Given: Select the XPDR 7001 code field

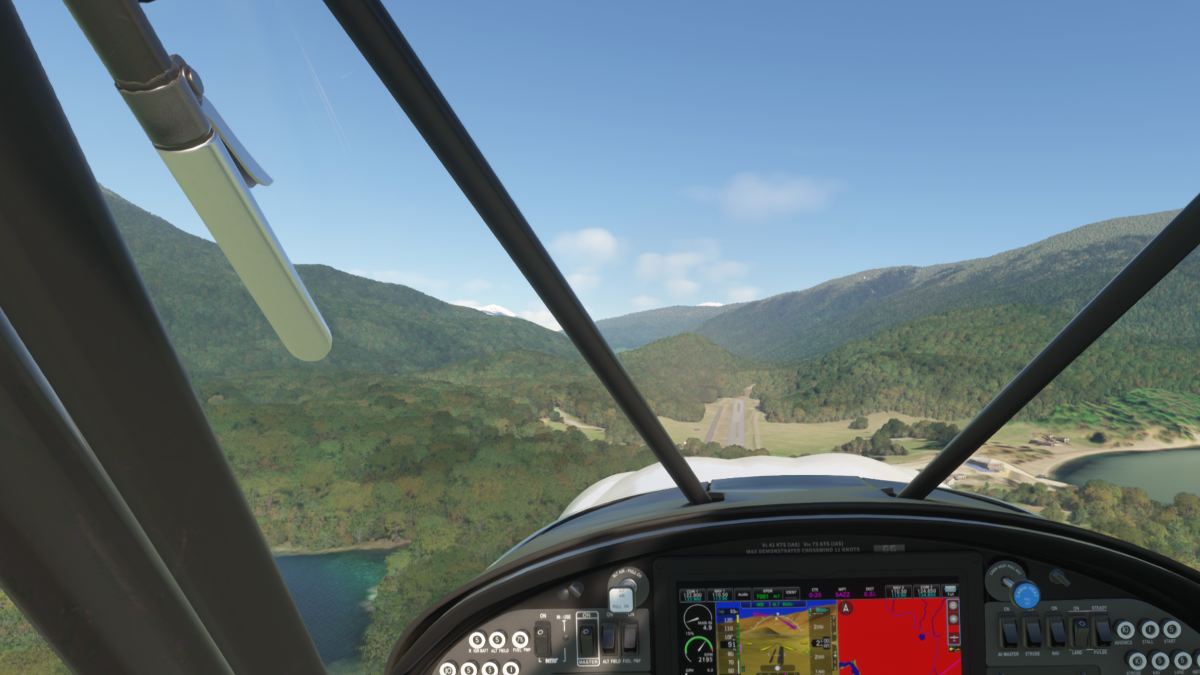Looking at the screenshot, I should (x=764, y=594).
